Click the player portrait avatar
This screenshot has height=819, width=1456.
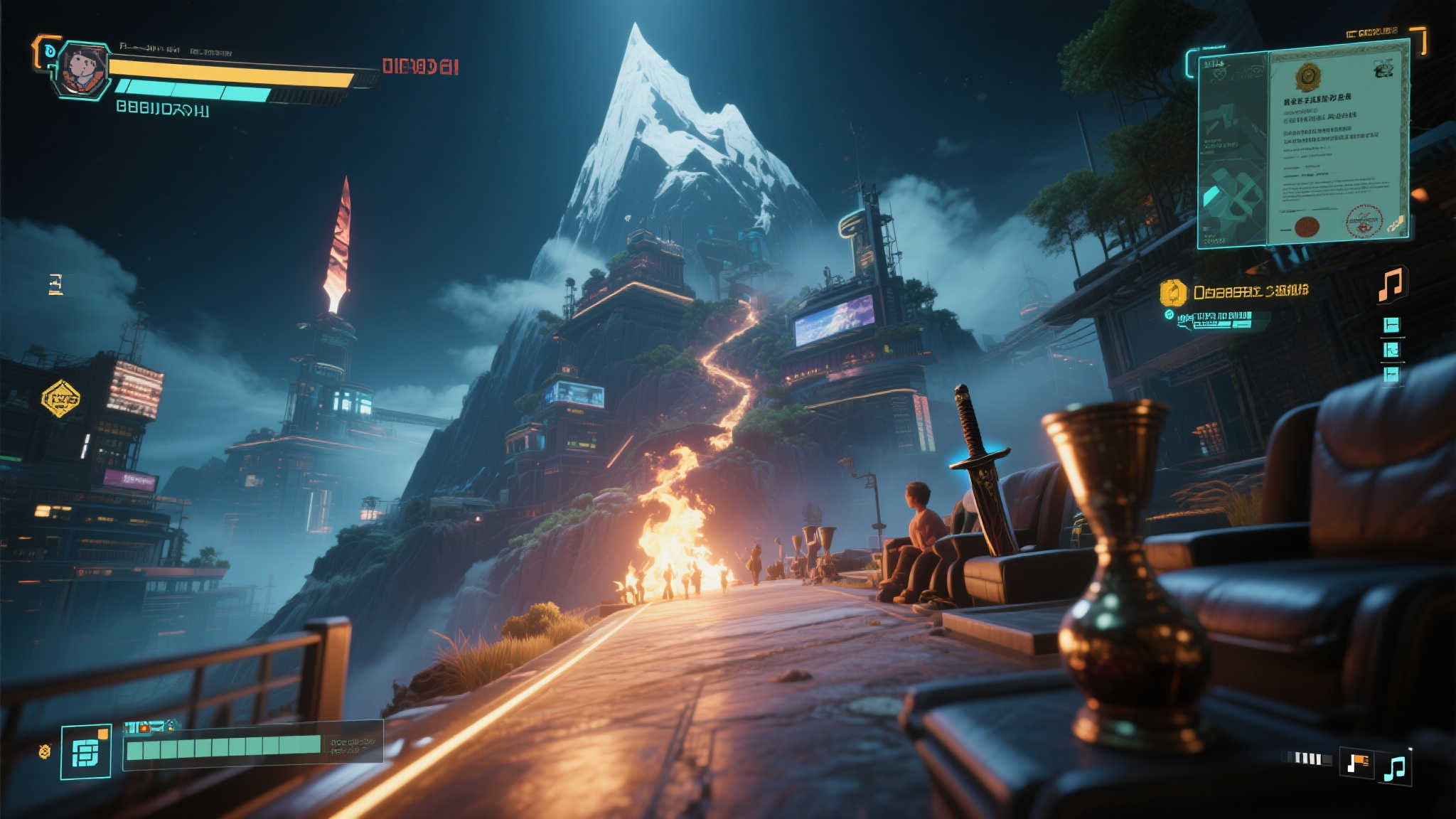82,70
